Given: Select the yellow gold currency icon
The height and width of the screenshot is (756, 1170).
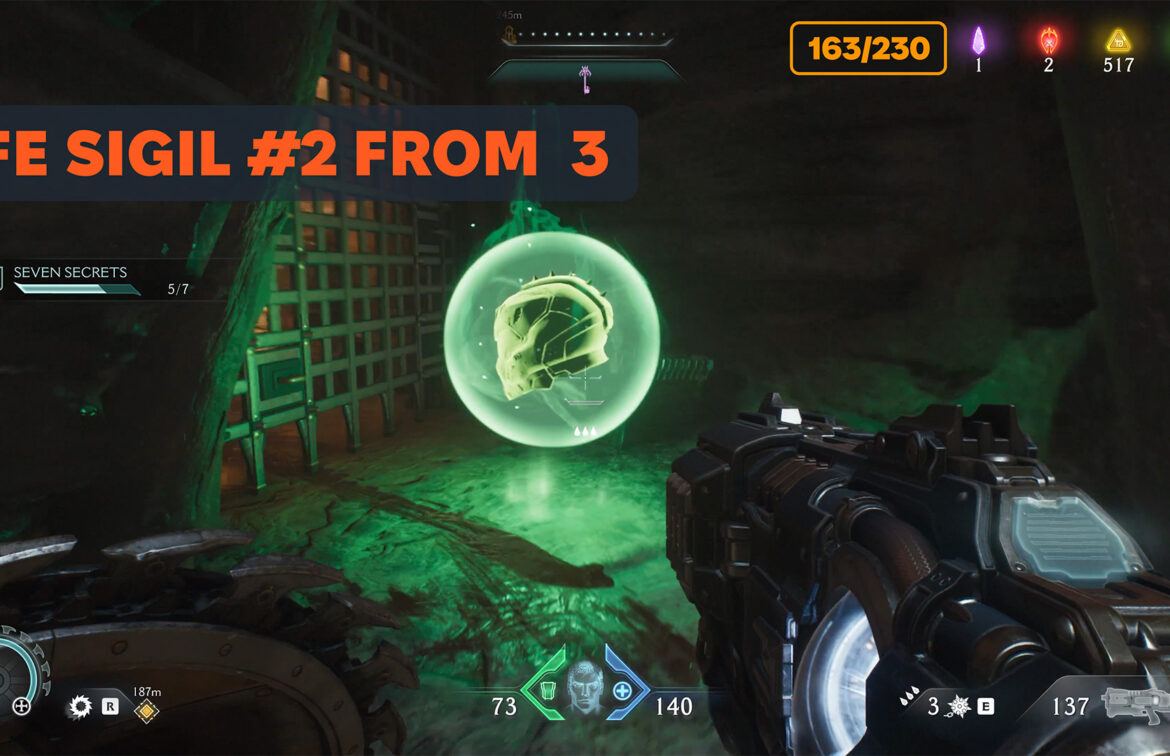Looking at the screenshot, I should click(x=1117, y=41).
